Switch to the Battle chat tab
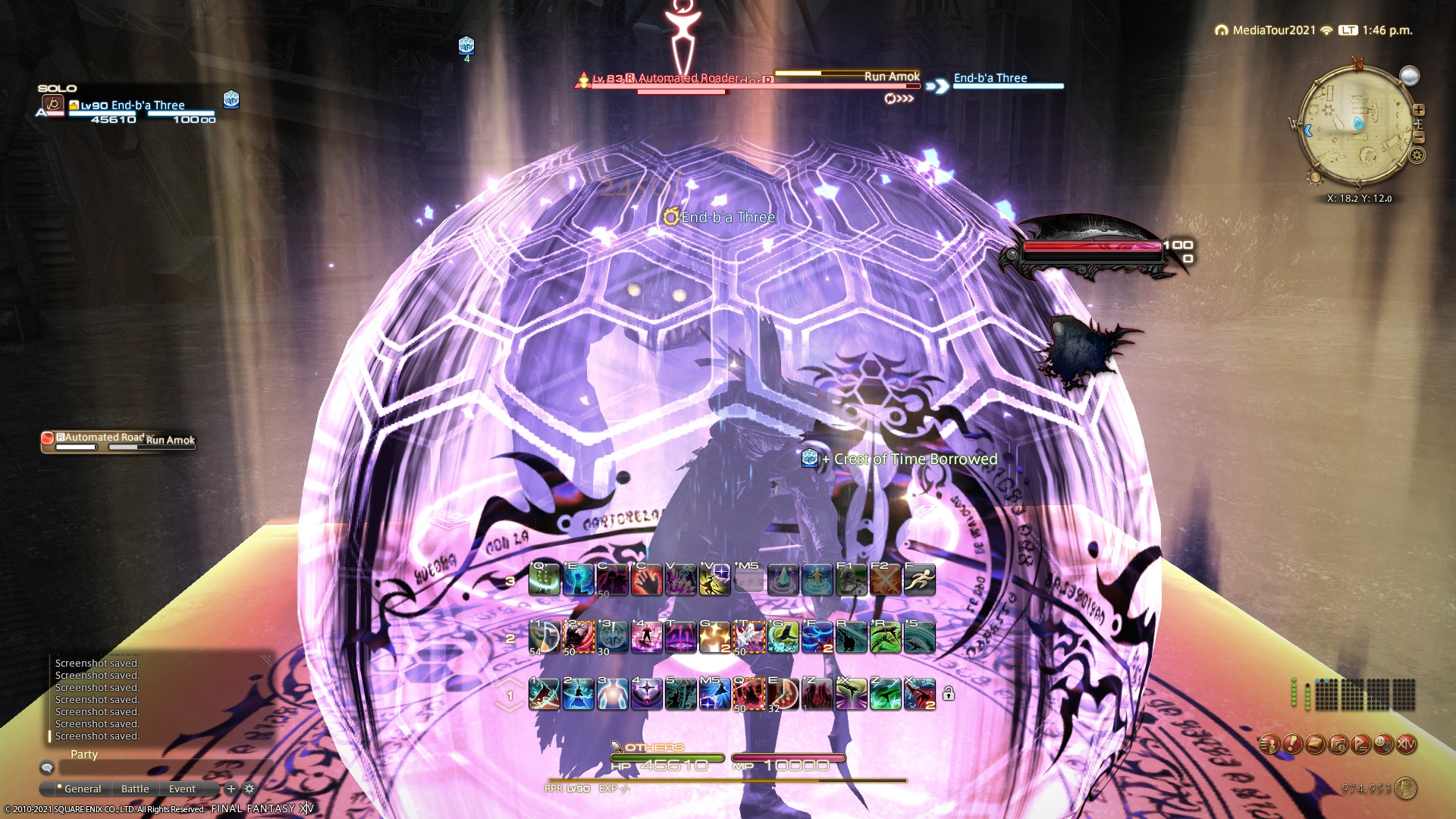 135,789
